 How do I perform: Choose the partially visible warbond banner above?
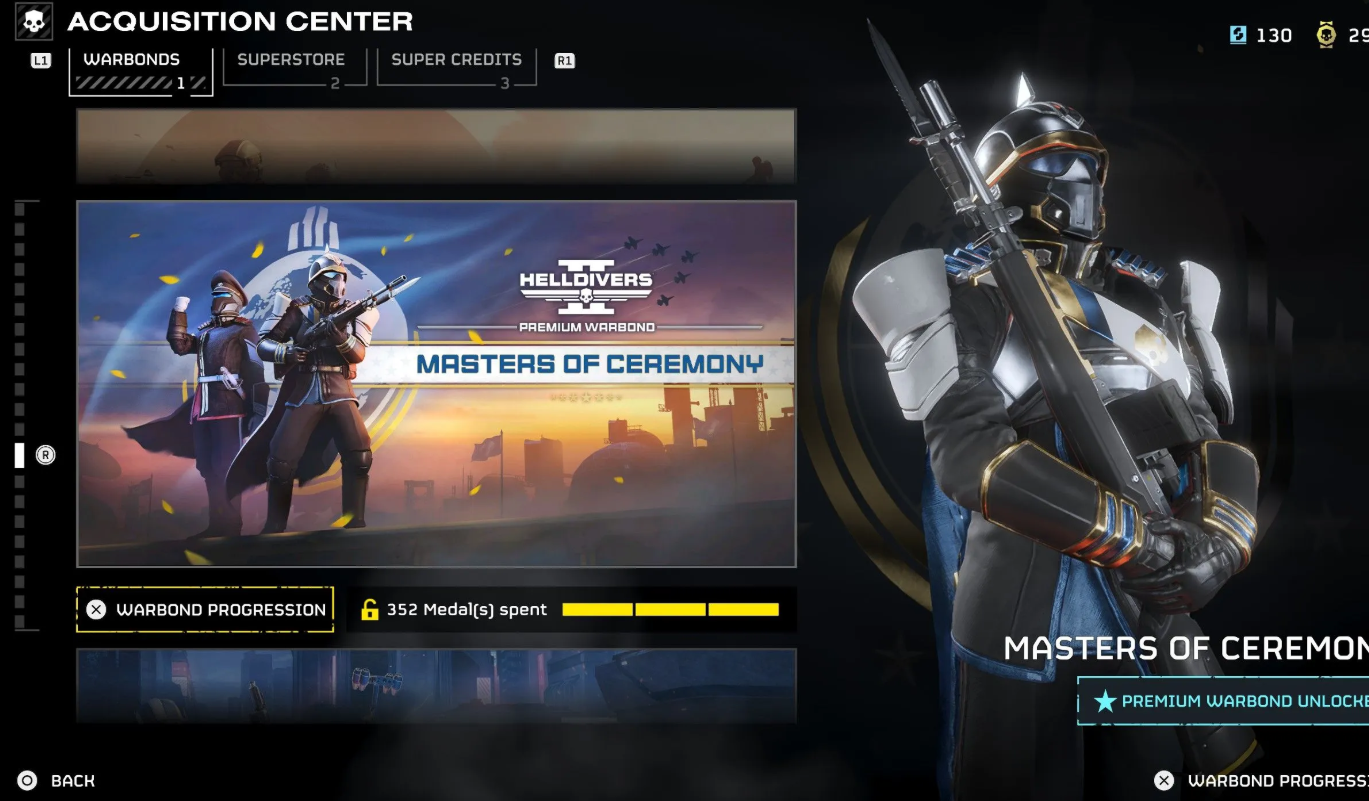pyautogui.click(x=436, y=146)
